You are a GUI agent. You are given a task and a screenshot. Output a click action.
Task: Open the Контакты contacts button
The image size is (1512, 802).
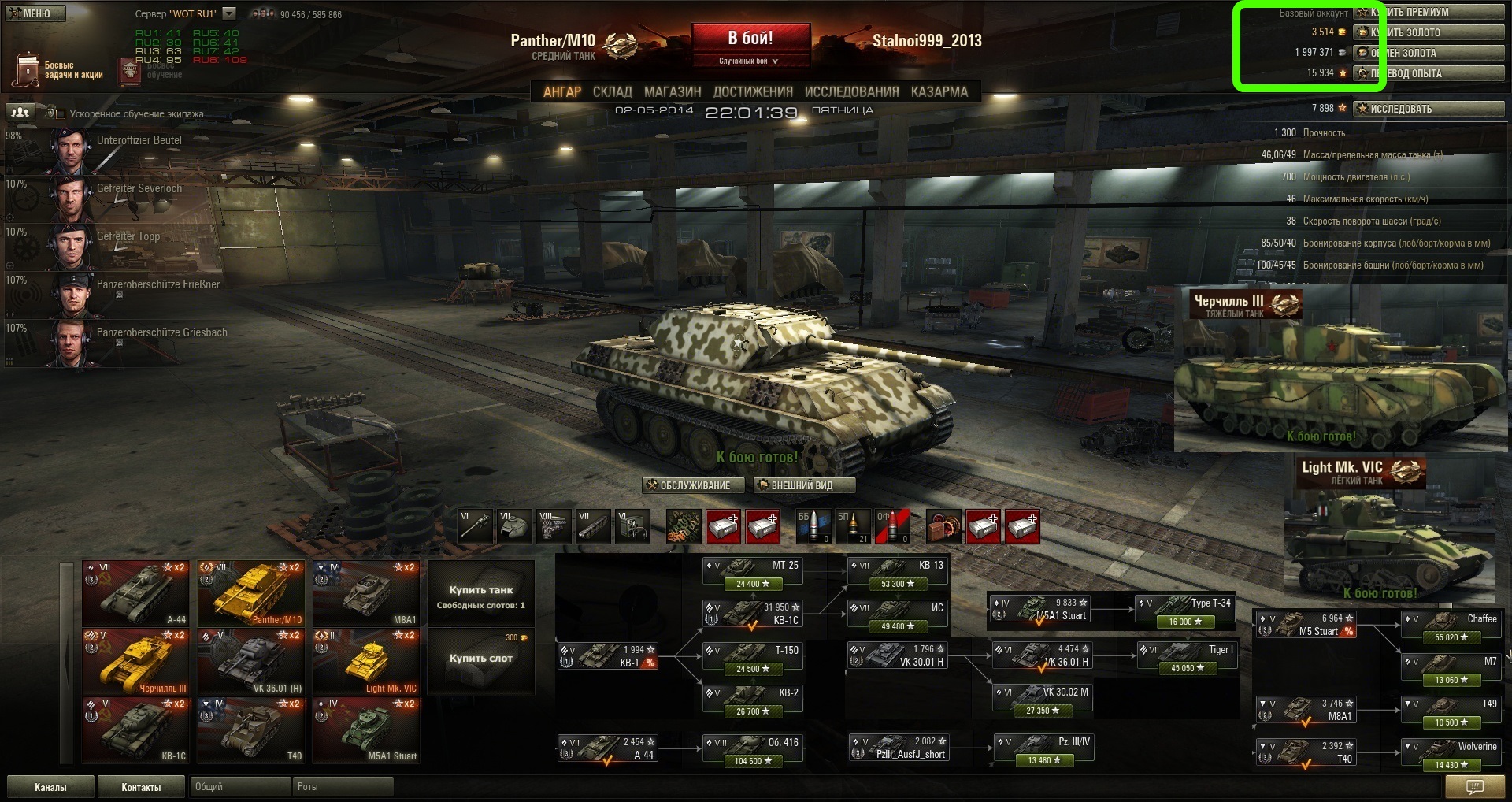141,787
